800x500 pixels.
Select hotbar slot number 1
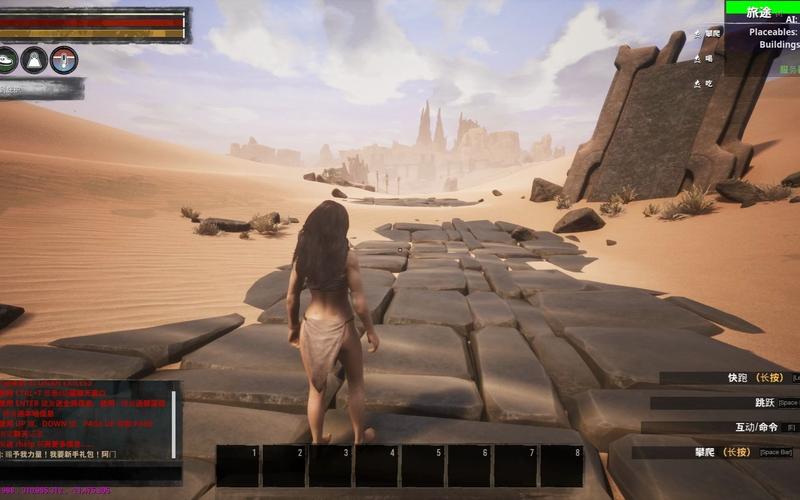tap(238, 466)
